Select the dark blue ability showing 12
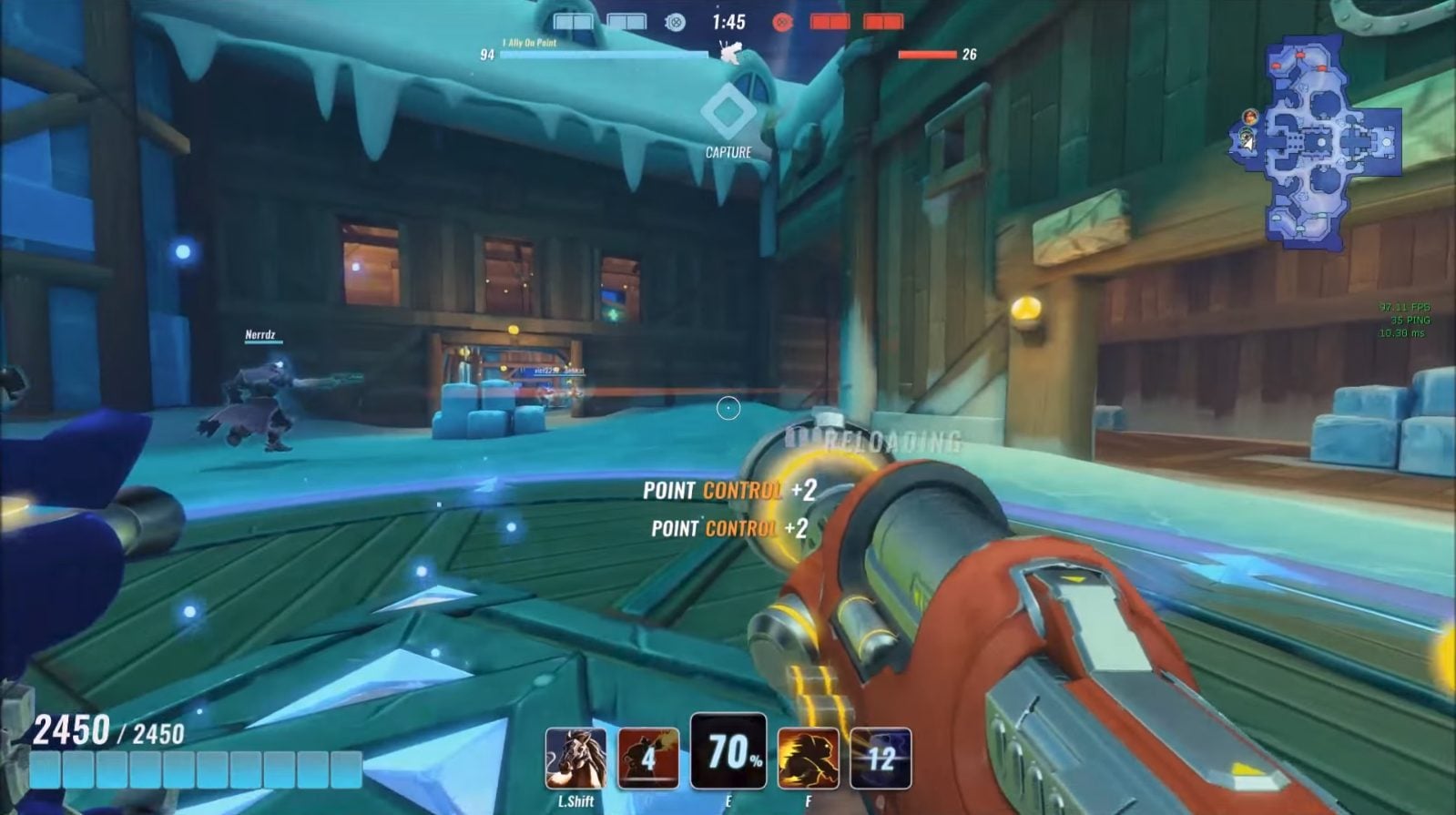This screenshot has height=815, width=1456. [881, 758]
